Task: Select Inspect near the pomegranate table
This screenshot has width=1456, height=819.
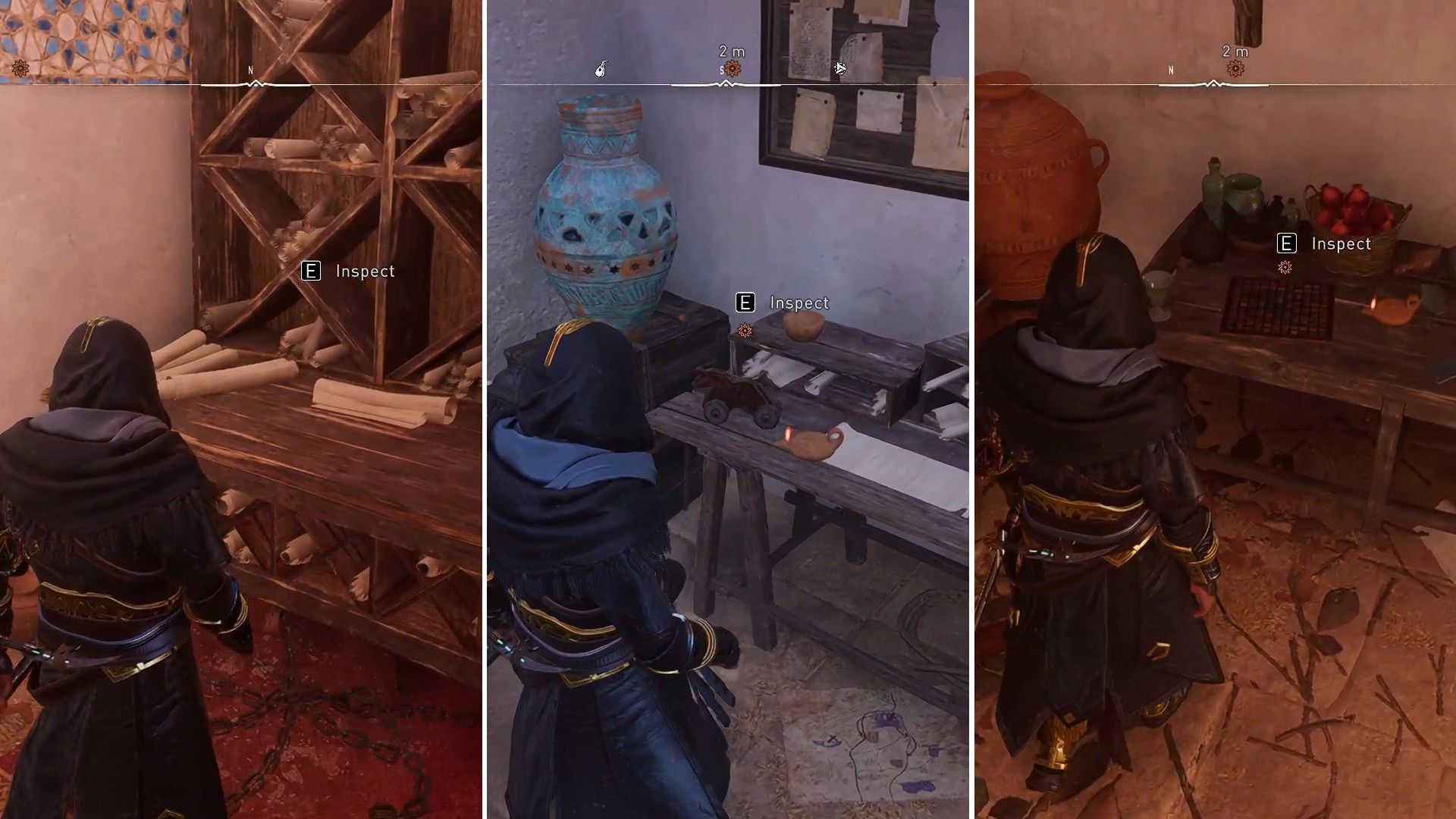Action: (1341, 243)
